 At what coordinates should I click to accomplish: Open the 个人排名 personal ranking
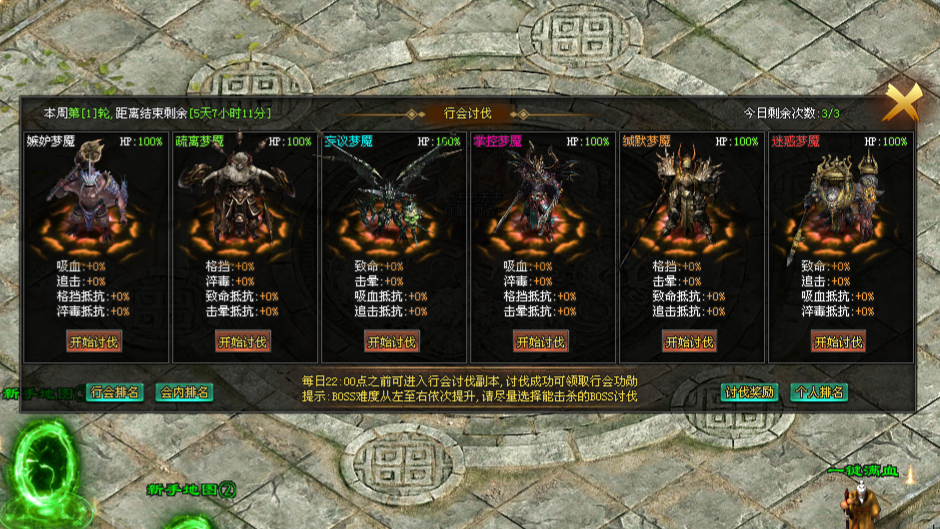[819, 392]
